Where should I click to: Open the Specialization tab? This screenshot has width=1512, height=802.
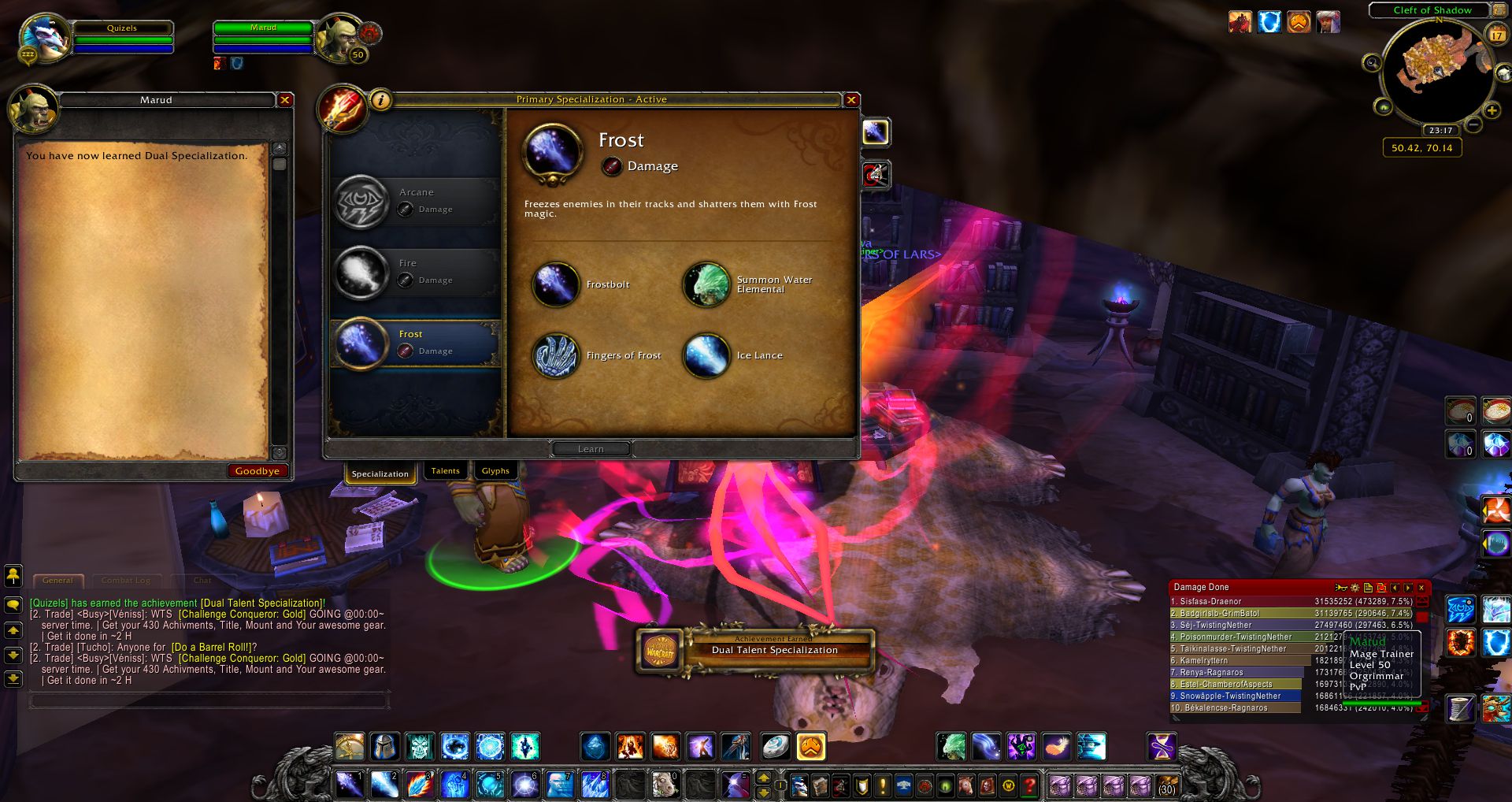(380, 473)
